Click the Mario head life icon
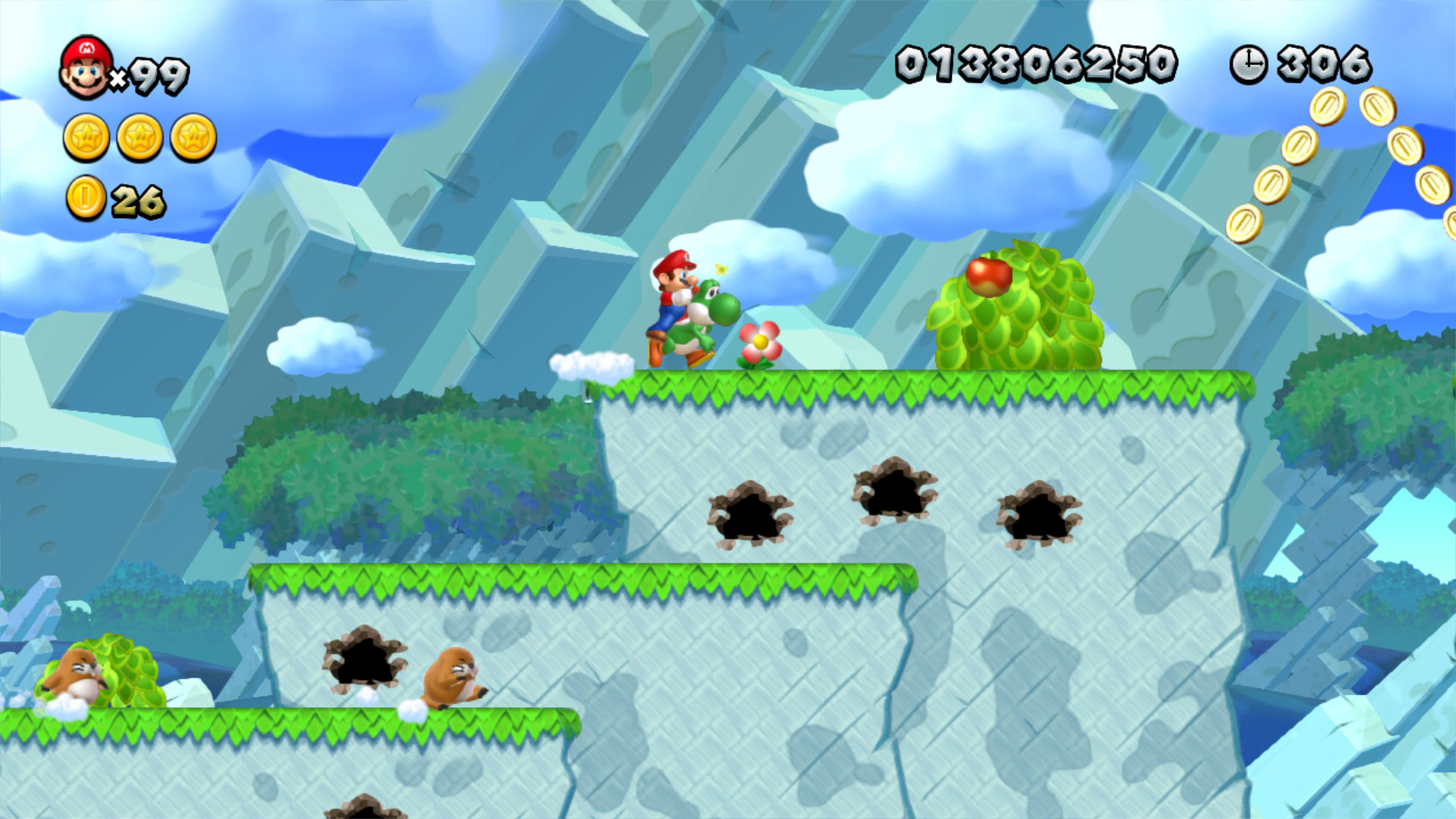 coord(85,68)
